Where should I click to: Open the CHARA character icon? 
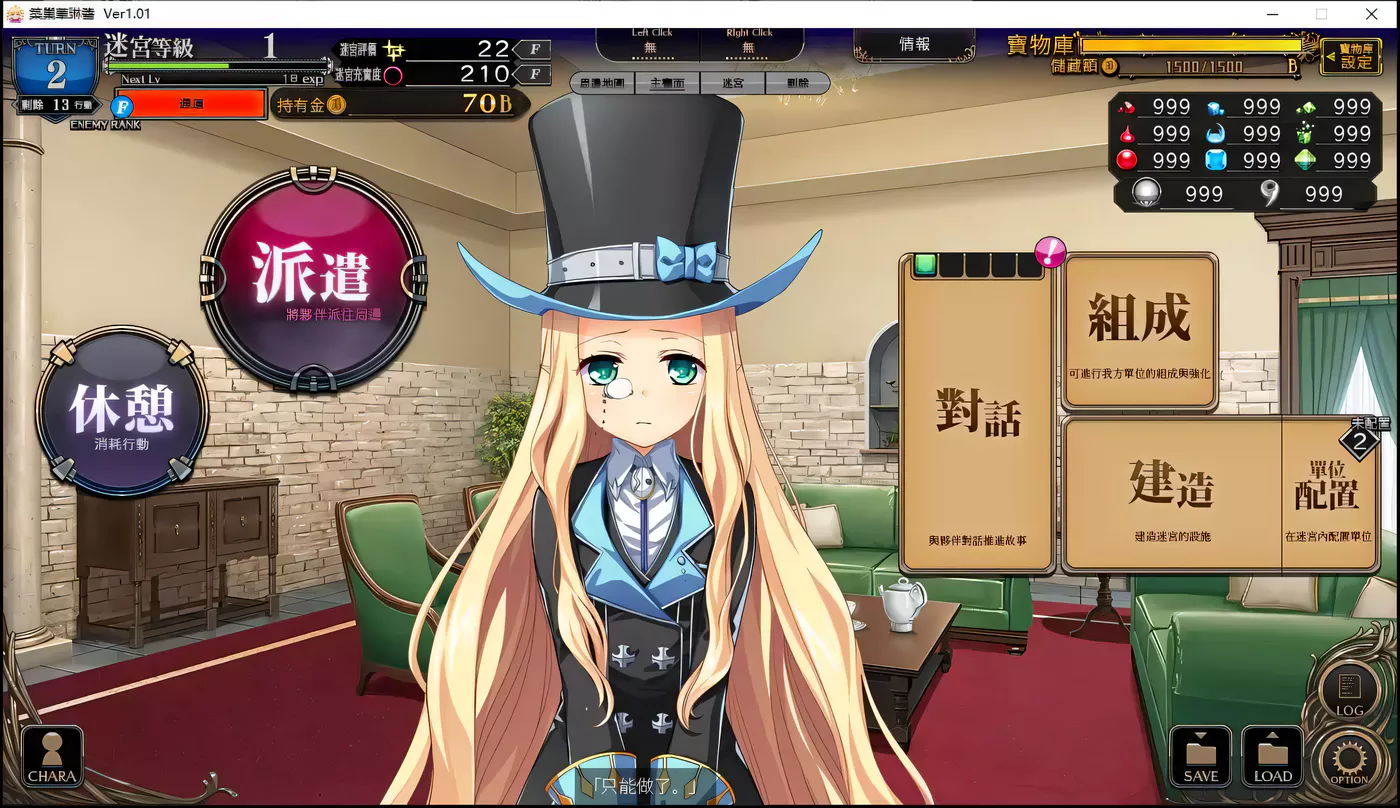click(51, 756)
